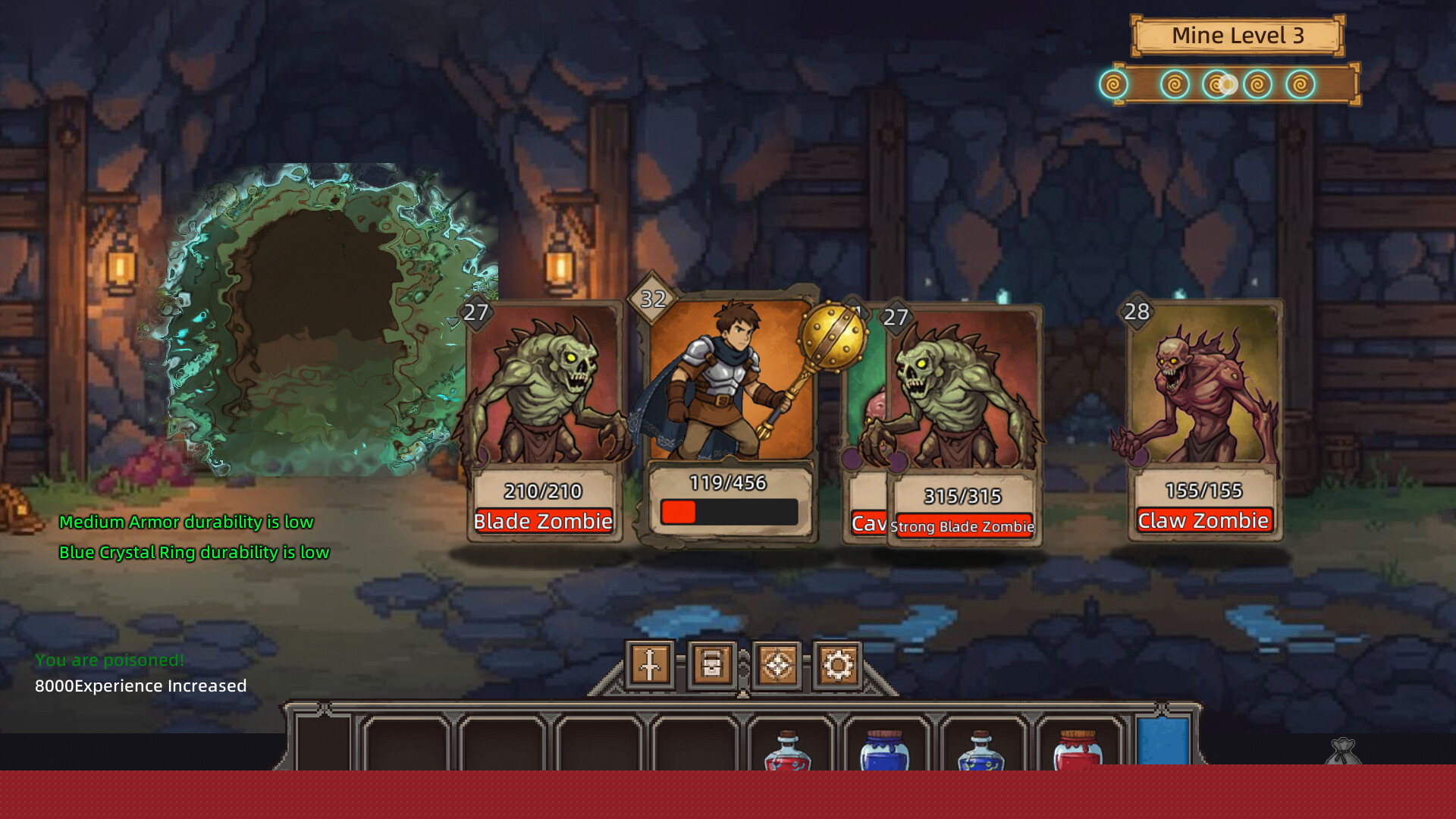Open the sword equipment button
1456x819 pixels.
point(650,665)
